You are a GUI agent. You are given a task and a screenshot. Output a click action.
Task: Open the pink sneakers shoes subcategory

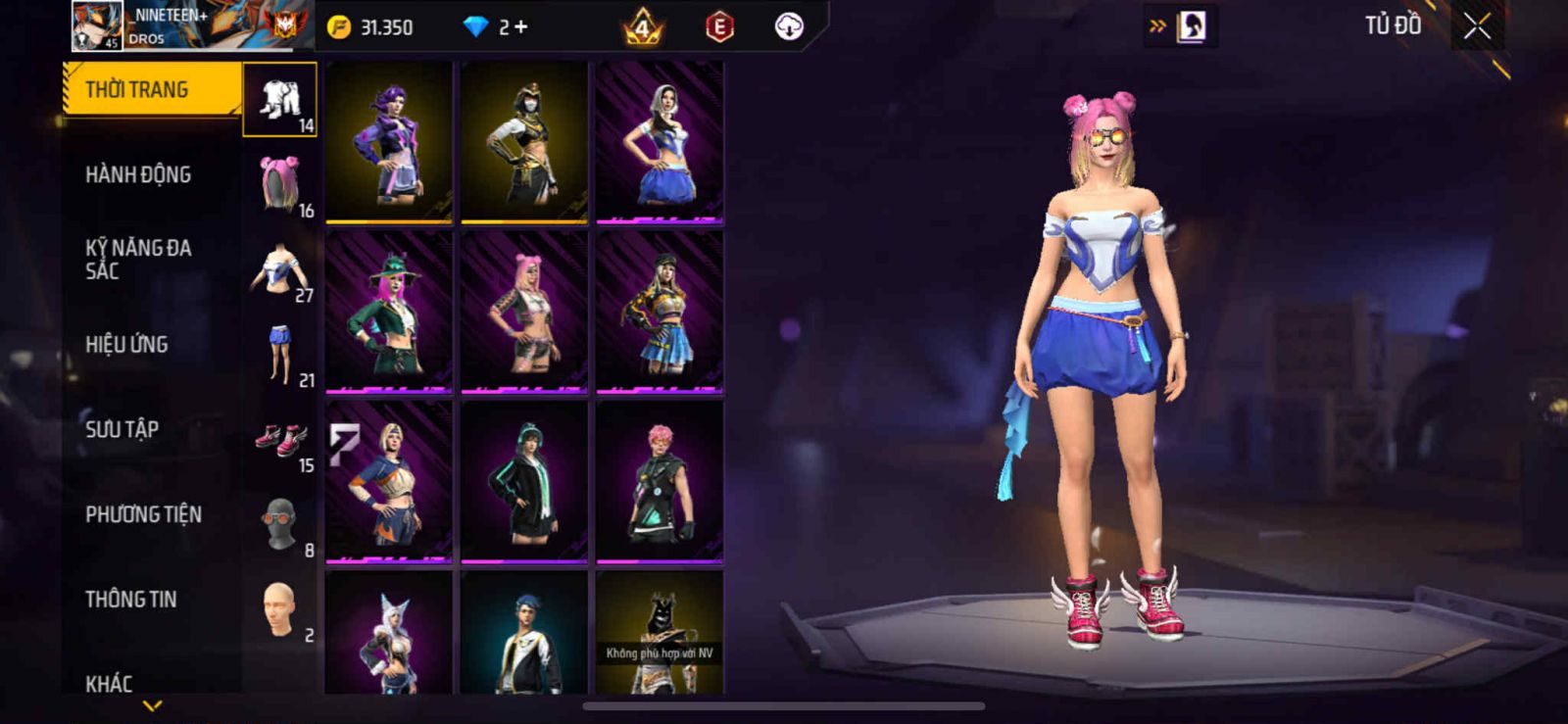(280, 439)
